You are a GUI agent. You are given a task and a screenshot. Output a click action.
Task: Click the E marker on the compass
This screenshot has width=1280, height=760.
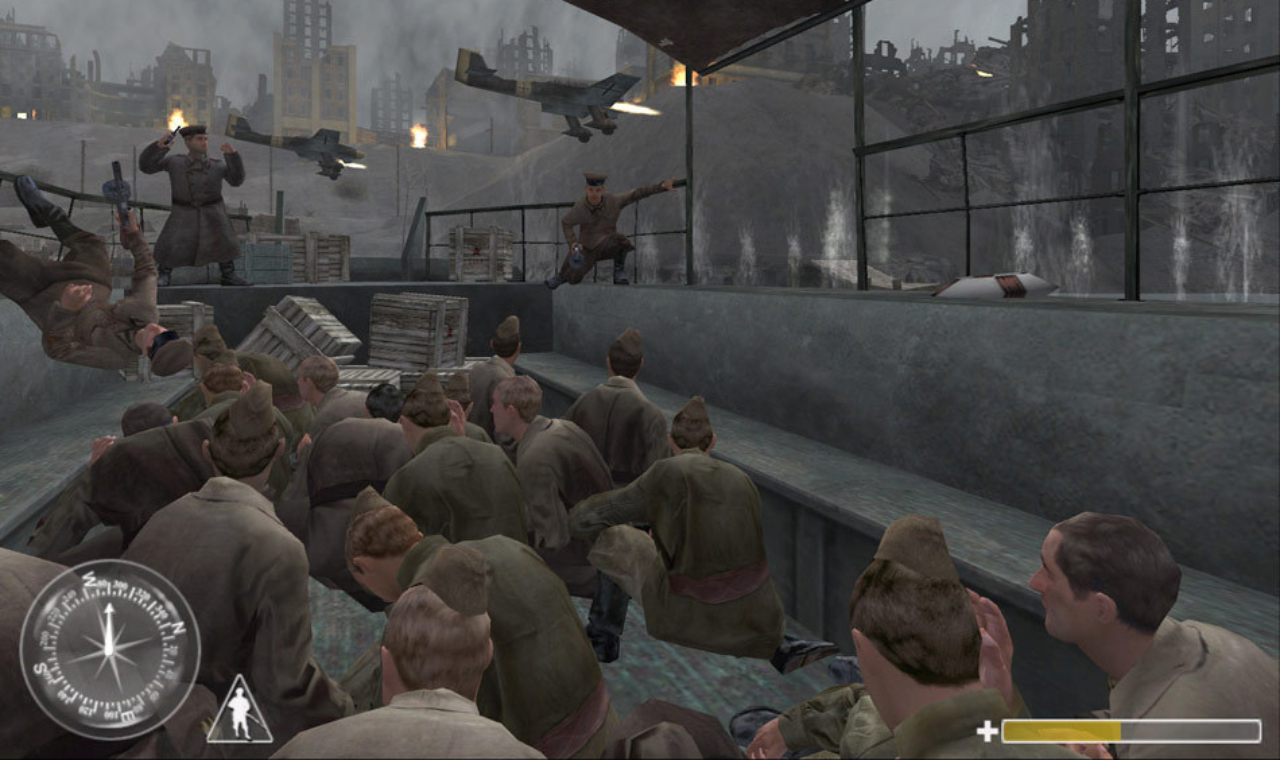tap(127, 715)
